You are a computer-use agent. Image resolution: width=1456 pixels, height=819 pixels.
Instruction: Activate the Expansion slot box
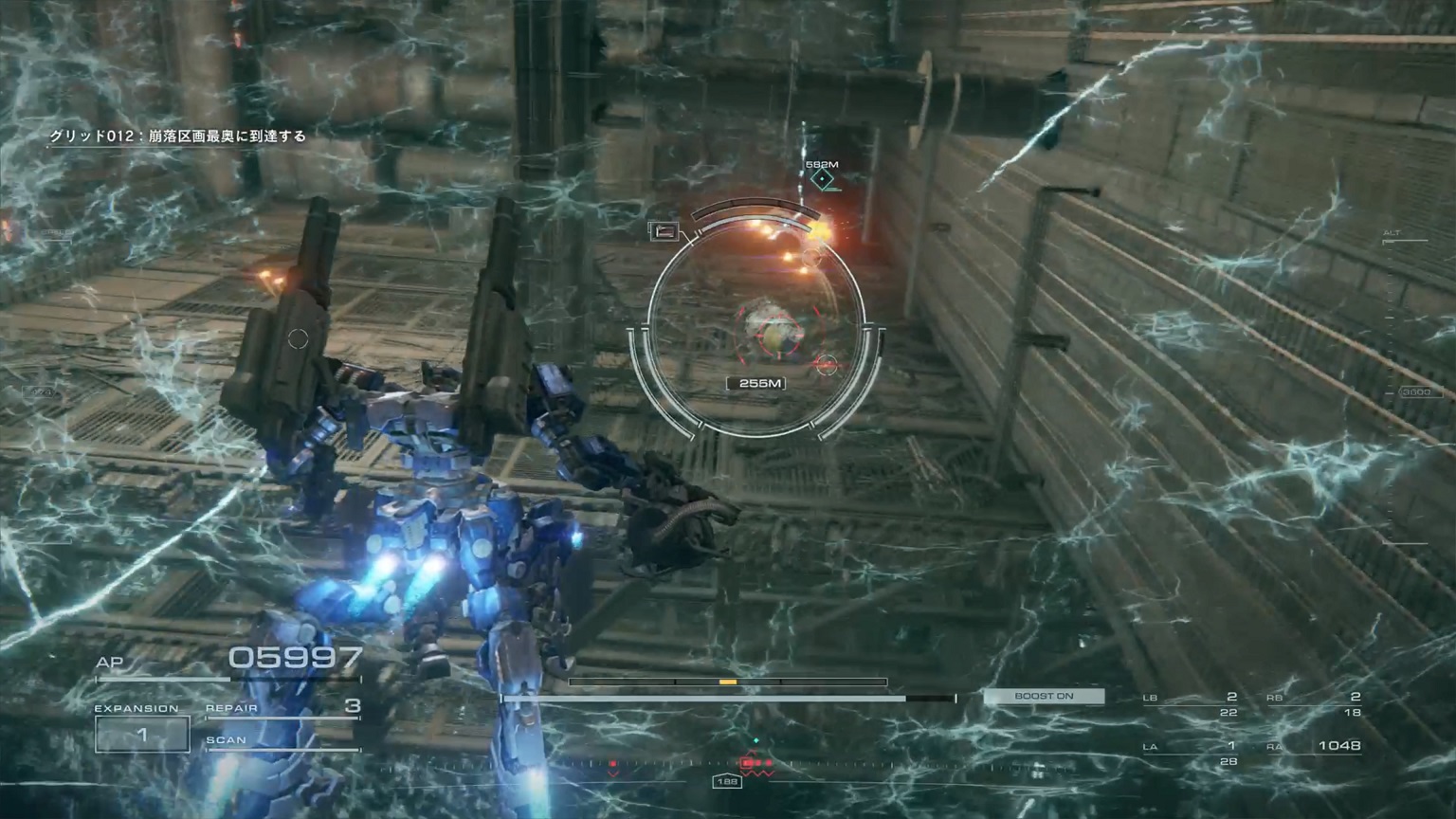(x=142, y=734)
